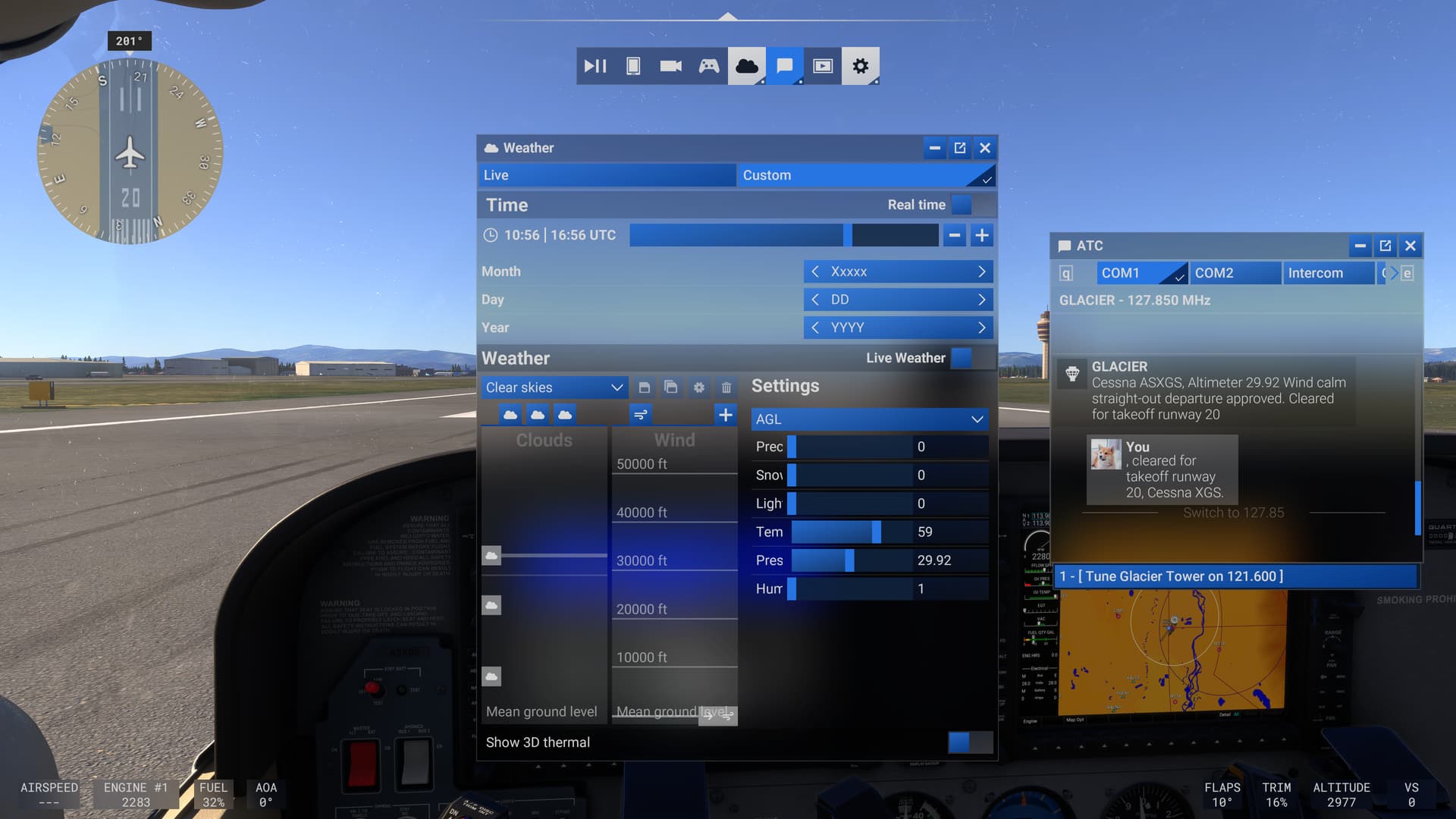Screen dimensions: 1456x819
Task: Select the camera icon in the top toolbar
Action: [x=670, y=66]
